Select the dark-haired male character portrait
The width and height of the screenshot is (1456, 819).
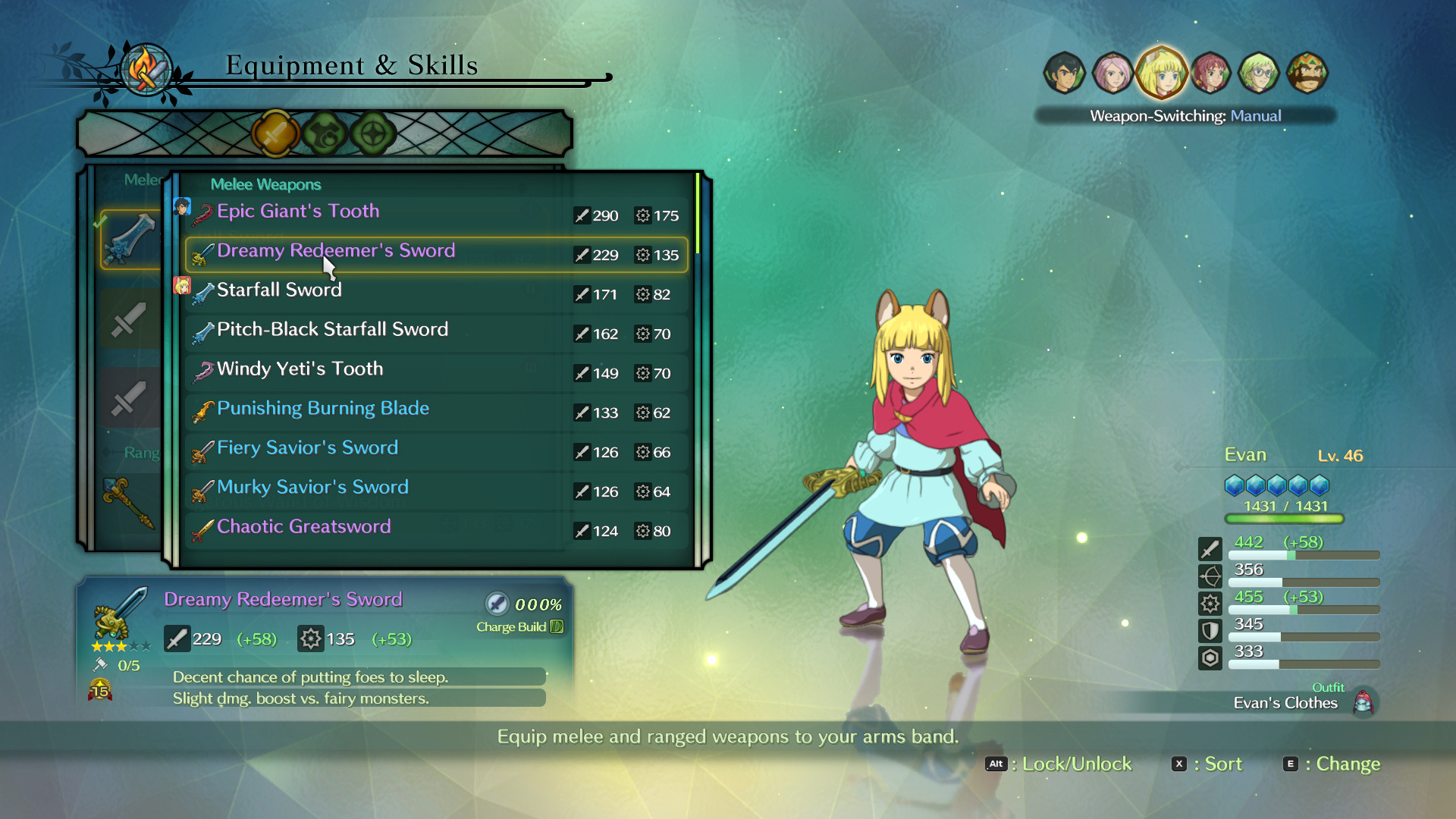tap(1064, 74)
